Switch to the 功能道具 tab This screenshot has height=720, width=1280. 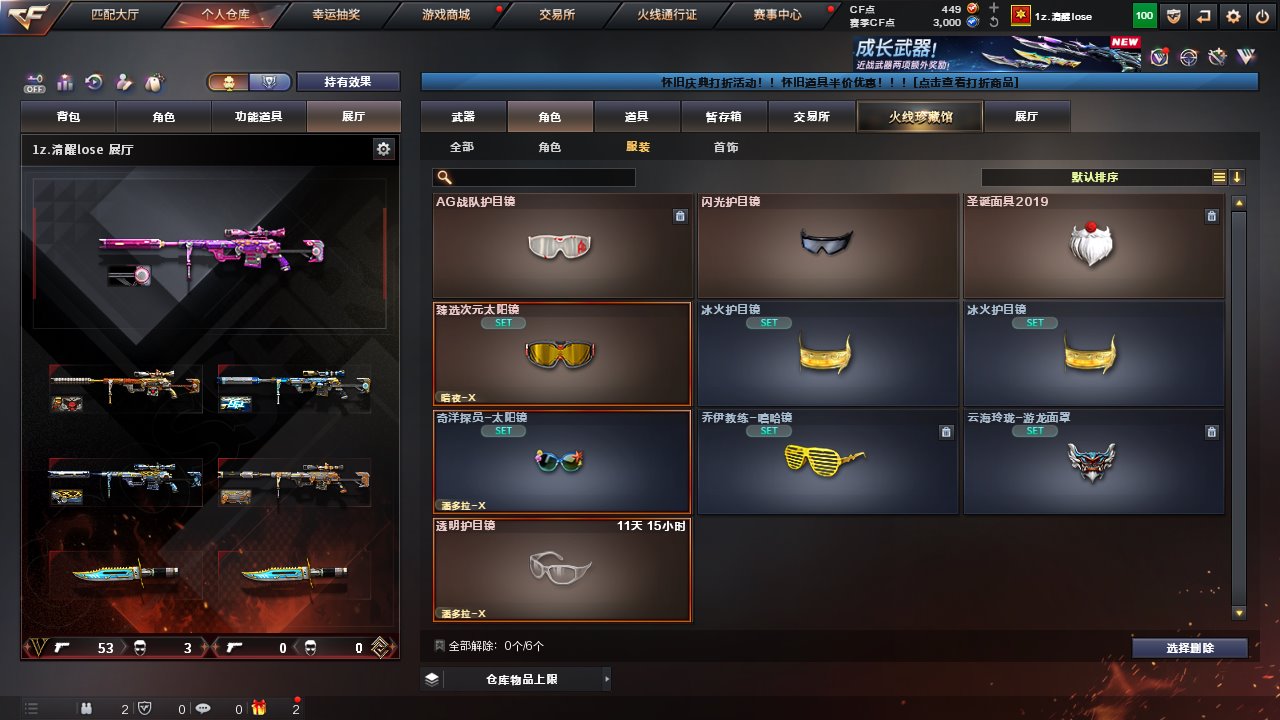[258, 117]
